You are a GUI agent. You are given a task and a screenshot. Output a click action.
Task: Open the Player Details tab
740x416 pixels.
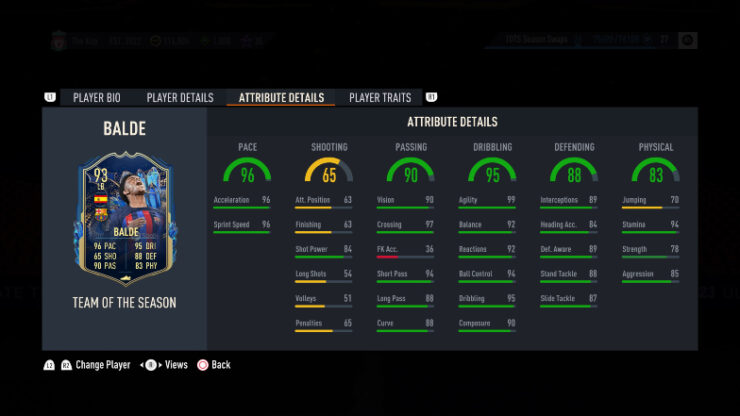coord(180,98)
